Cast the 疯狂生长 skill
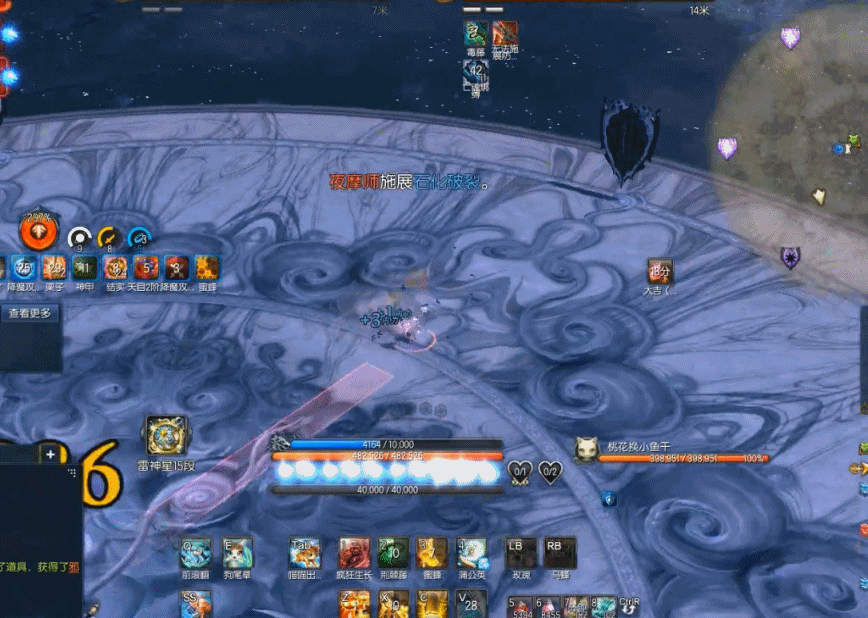The height and width of the screenshot is (618, 868). (354, 553)
